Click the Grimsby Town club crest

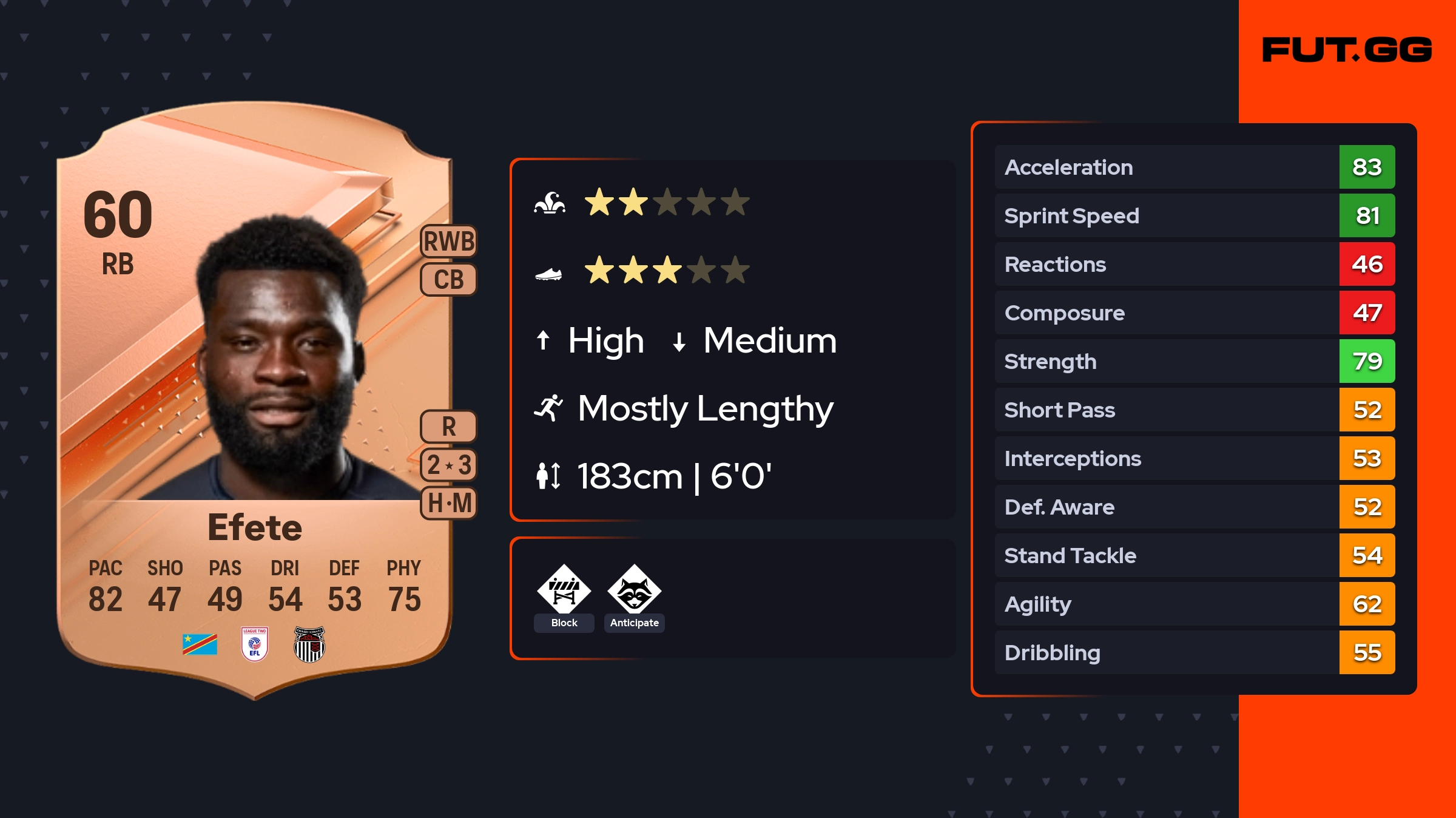pyautogui.click(x=309, y=644)
